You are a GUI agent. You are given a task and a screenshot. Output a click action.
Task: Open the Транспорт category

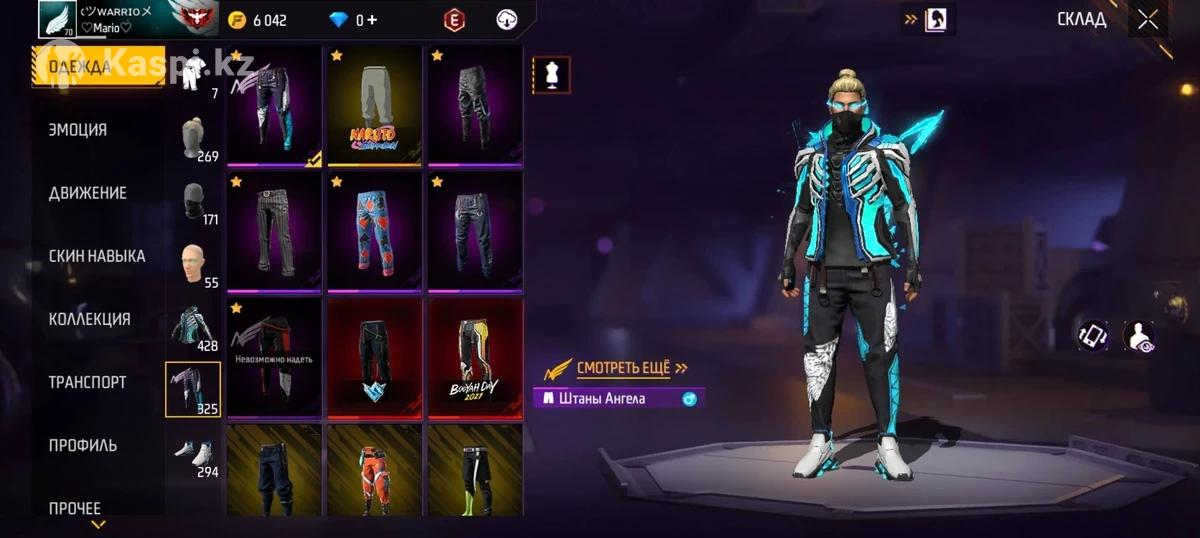coord(88,382)
